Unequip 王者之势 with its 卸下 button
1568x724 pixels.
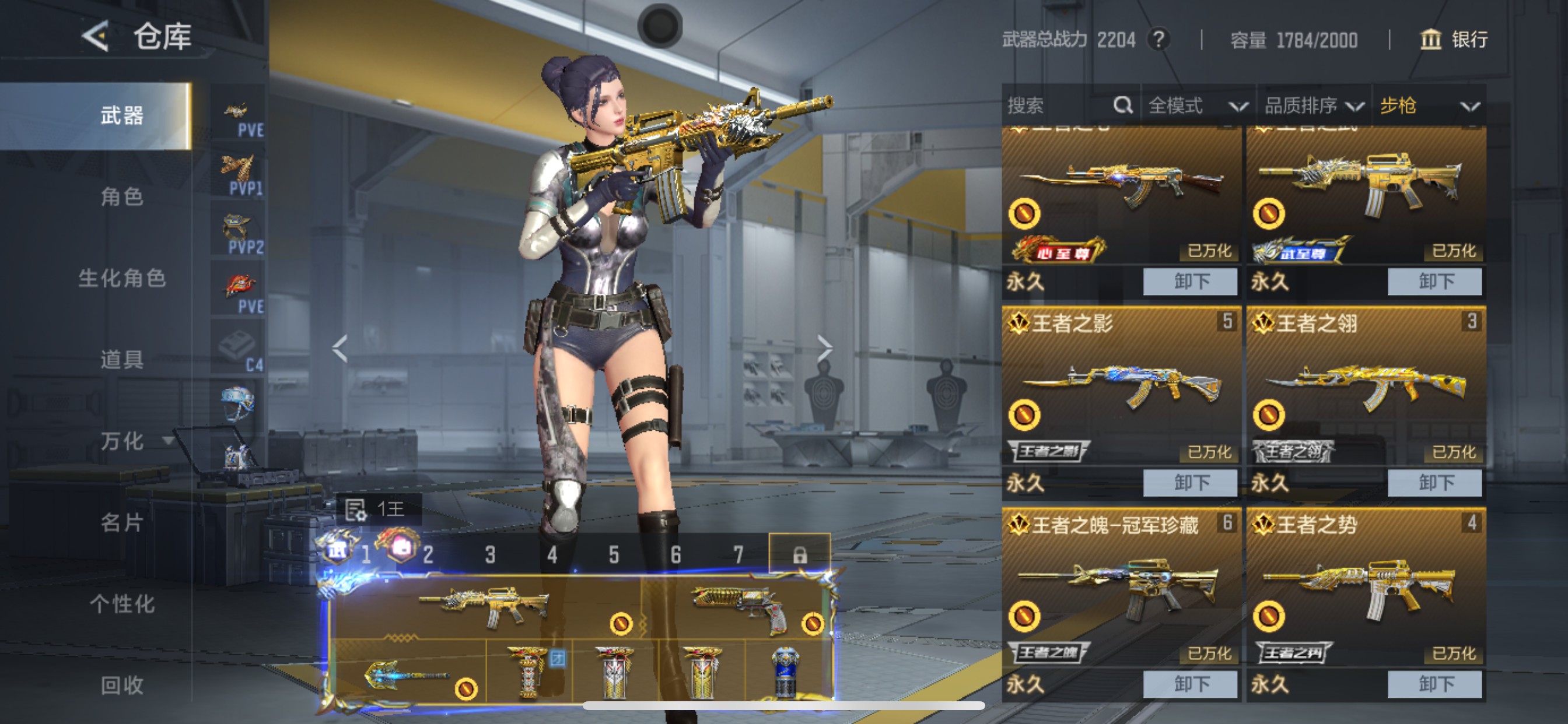click(1434, 684)
